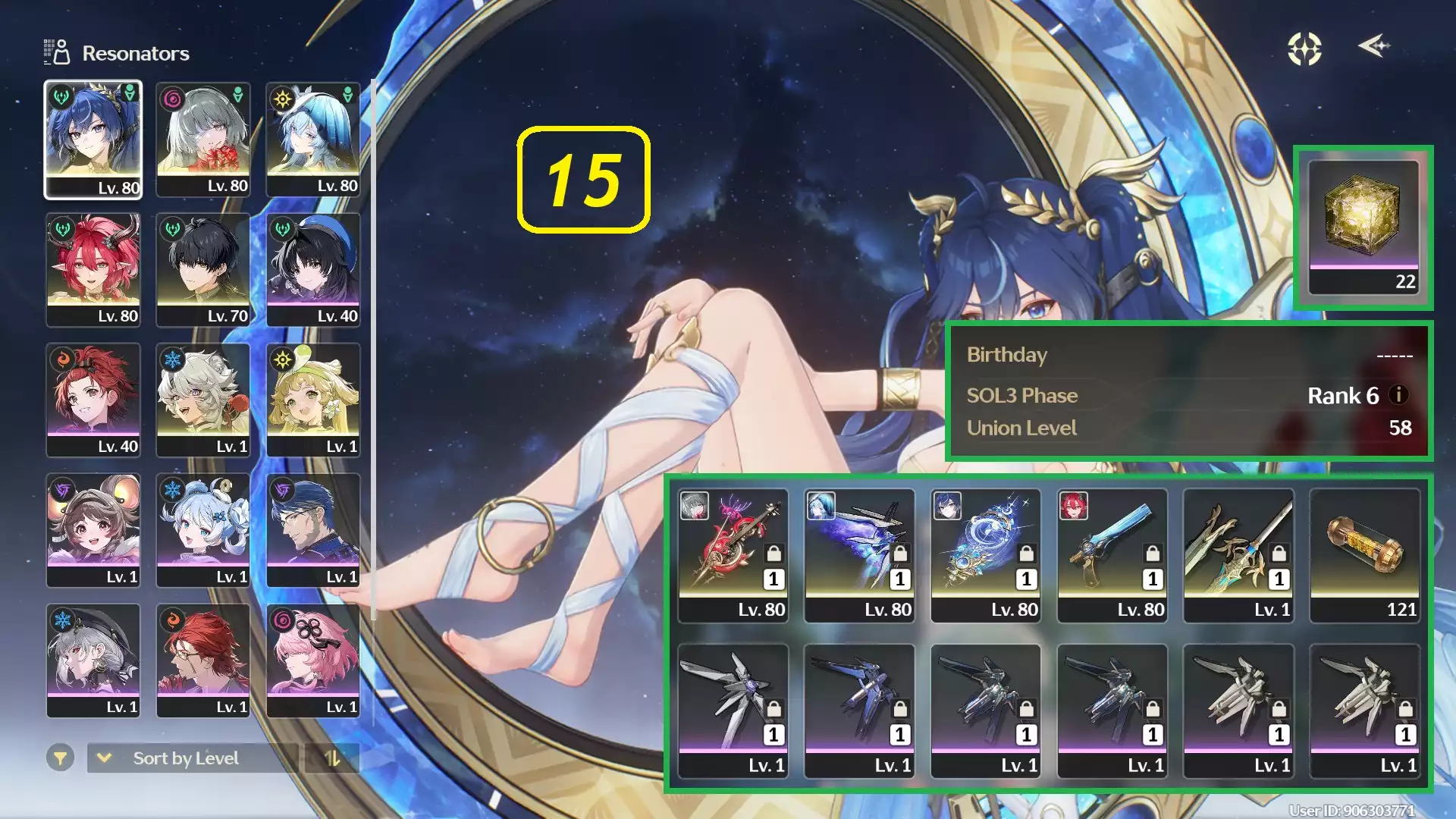Show SOL3 Phase rank info
Image resolution: width=1456 pixels, height=819 pixels.
click(1398, 395)
